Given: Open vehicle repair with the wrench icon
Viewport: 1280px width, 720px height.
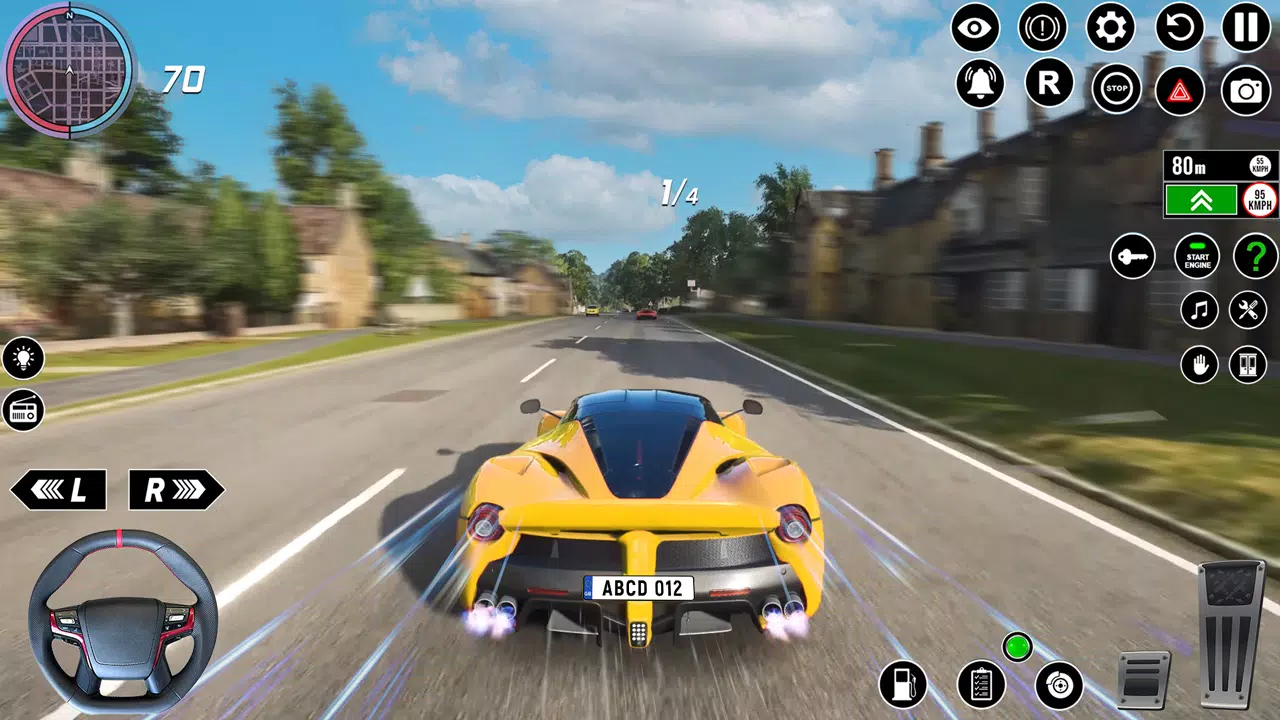Looking at the screenshot, I should 1246,310.
